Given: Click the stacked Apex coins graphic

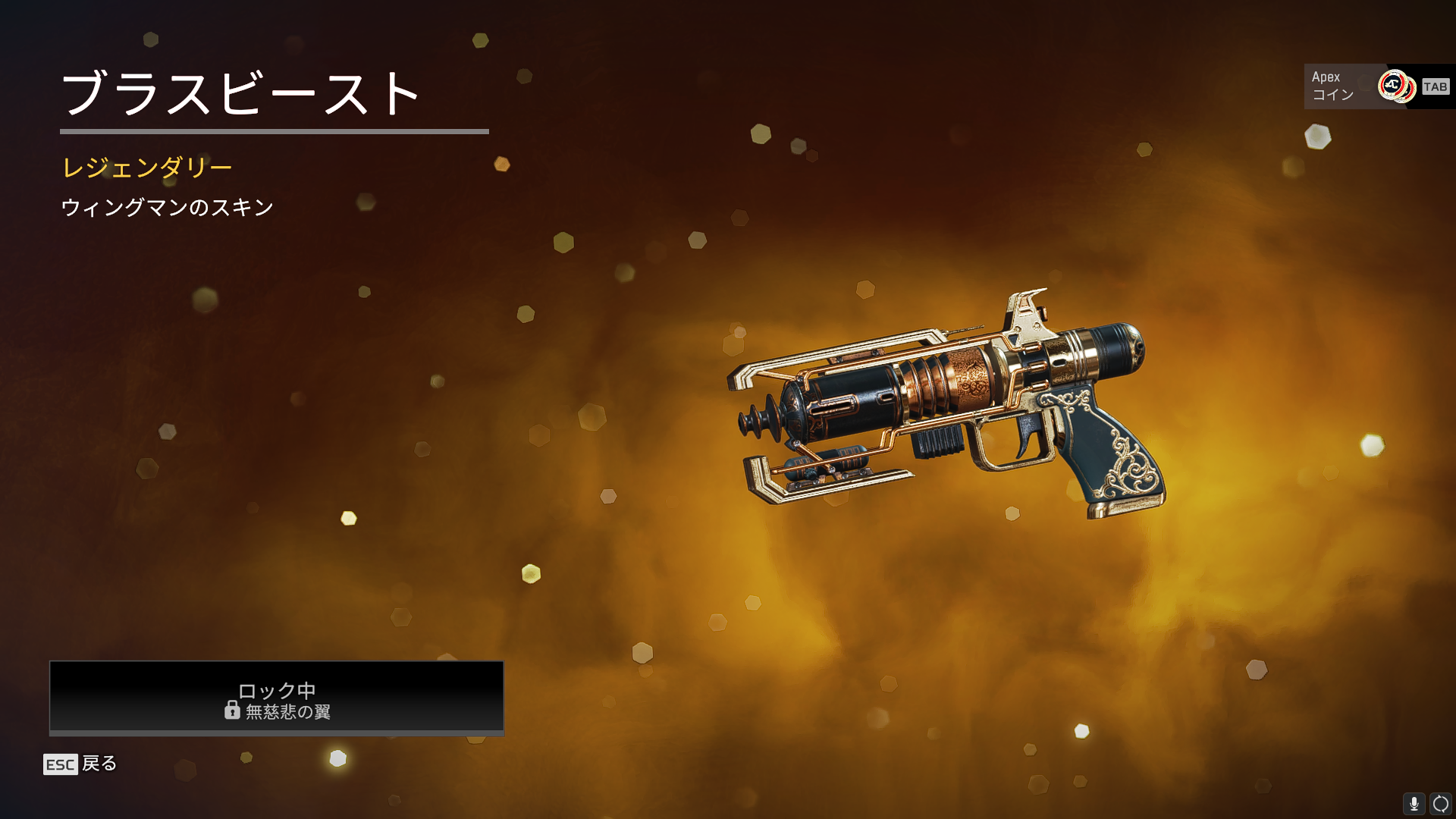Looking at the screenshot, I should [1398, 86].
